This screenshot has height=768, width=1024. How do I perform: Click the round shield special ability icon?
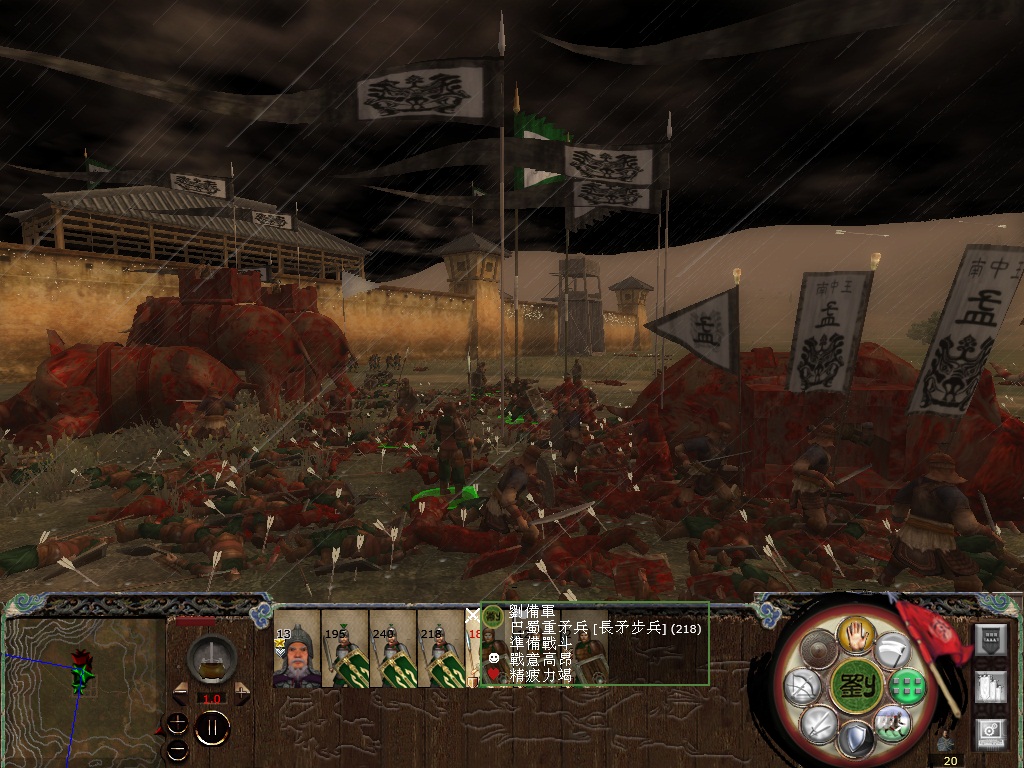tap(817, 650)
